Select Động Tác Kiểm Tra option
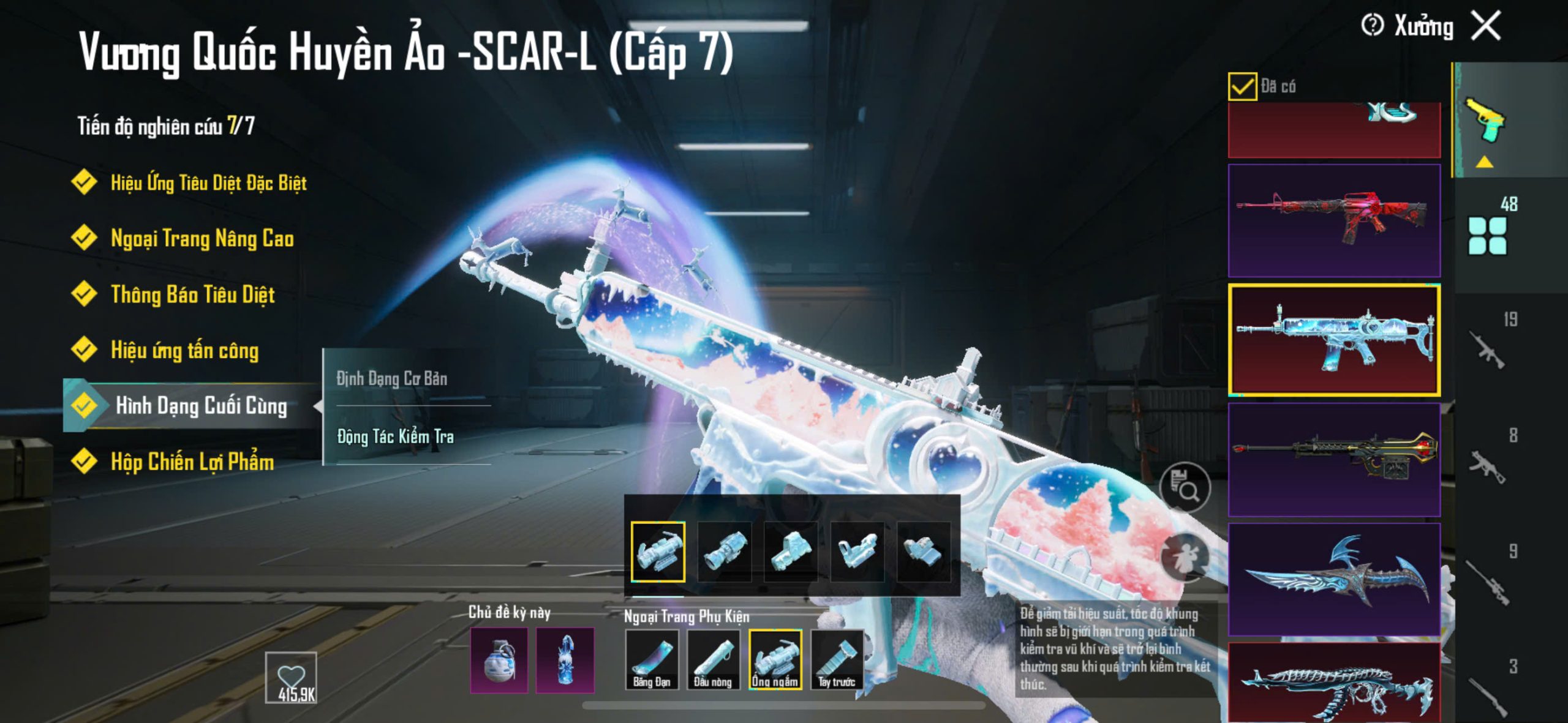The image size is (1568, 723). point(396,436)
